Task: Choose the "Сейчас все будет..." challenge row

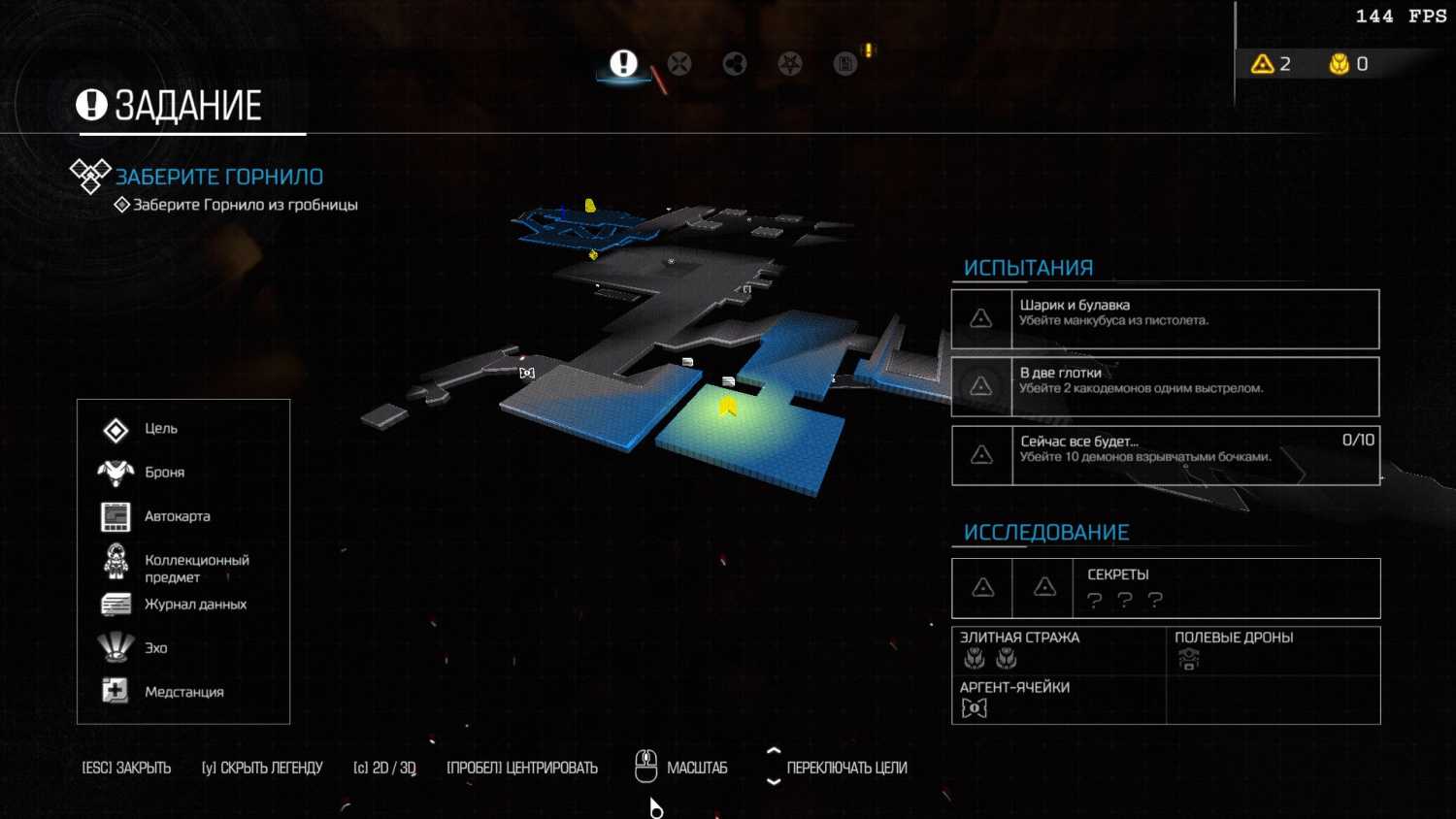Action: pyautogui.click(x=1165, y=455)
